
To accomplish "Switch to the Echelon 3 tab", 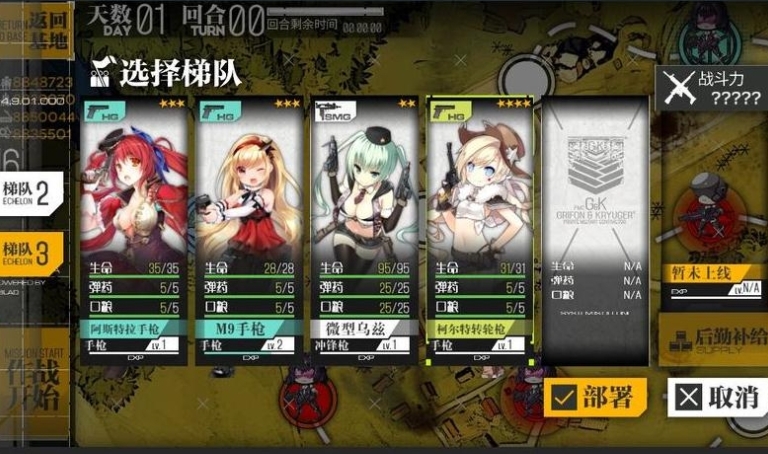I will [x=32, y=253].
